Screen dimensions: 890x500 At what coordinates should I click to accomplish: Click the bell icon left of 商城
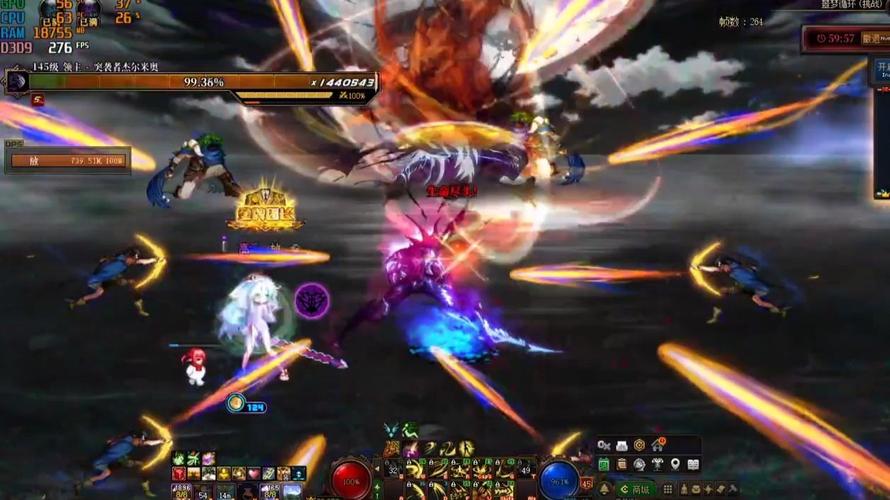[x=604, y=489]
